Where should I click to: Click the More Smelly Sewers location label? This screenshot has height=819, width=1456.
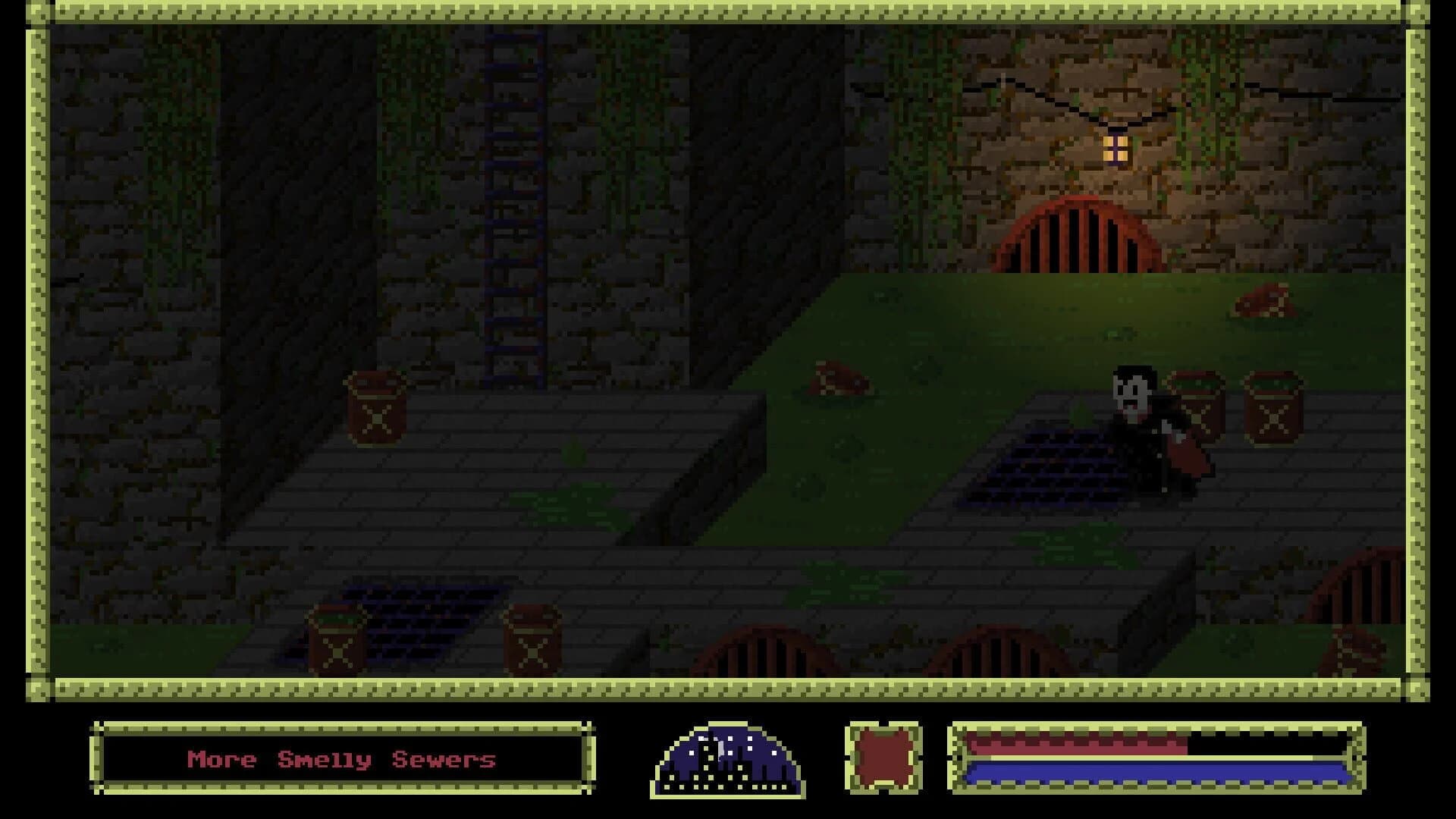tap(341, 760)
